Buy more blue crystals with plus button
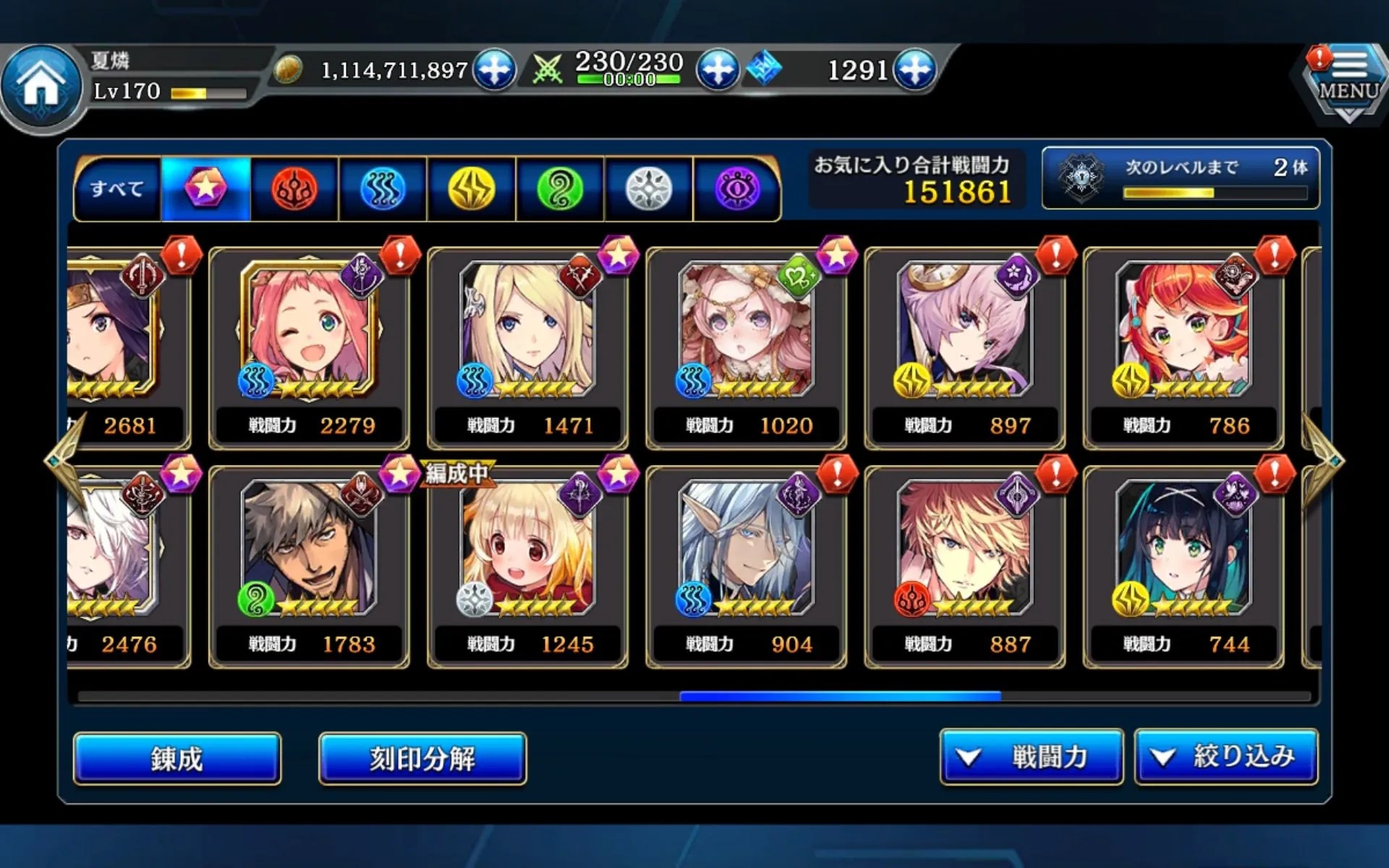The height and width of the screenshot is (868, 1389). [x=915, y=69]
